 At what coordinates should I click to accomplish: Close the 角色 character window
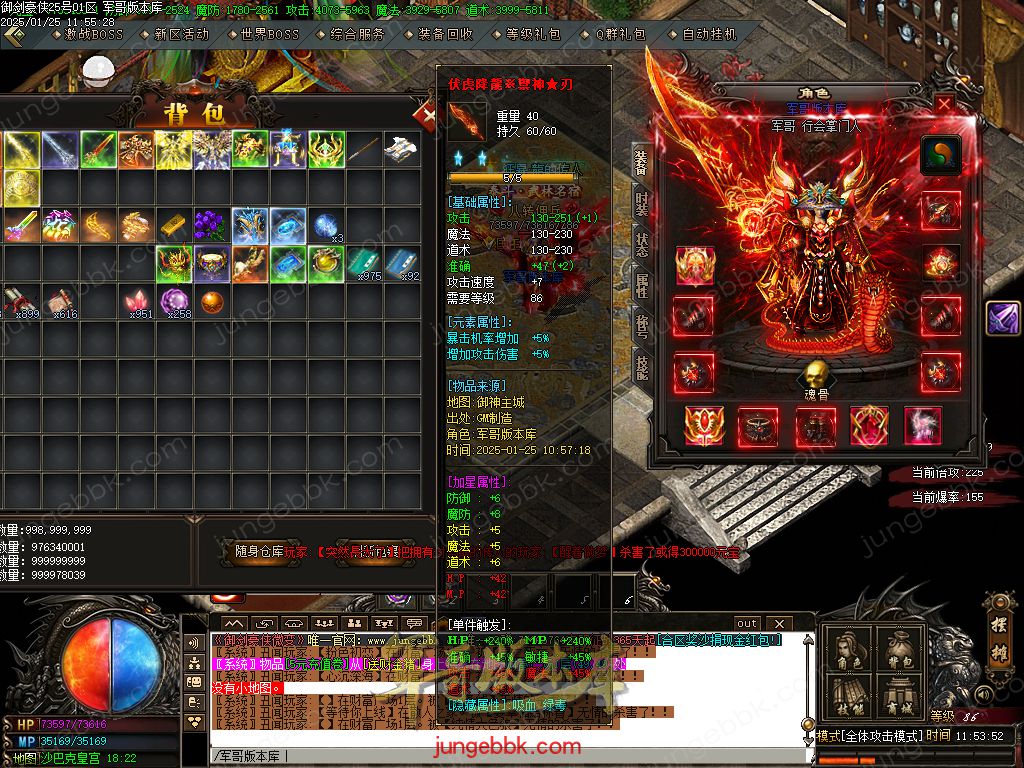click(945, 103)
